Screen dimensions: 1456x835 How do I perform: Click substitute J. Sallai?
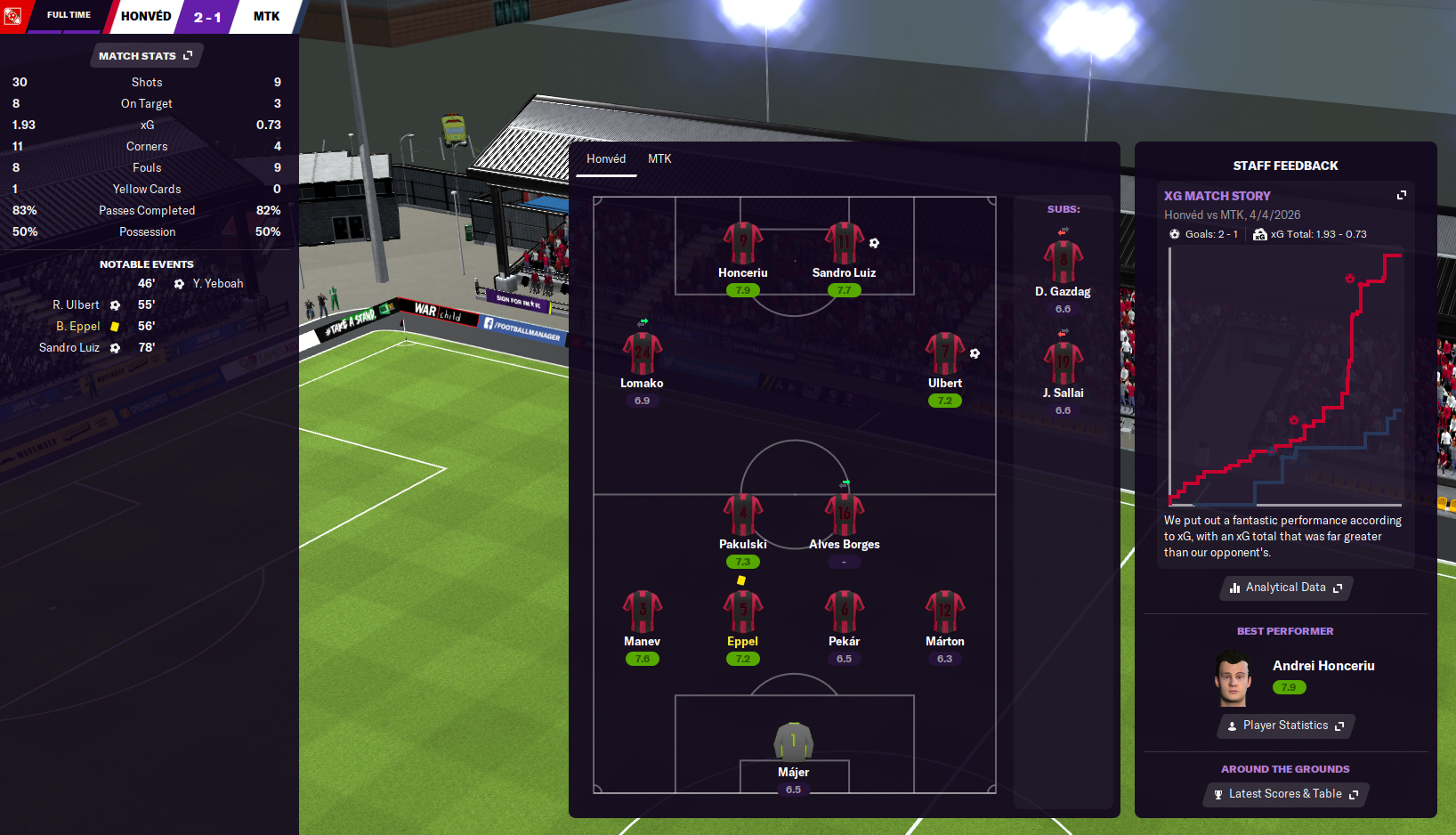1063,365
